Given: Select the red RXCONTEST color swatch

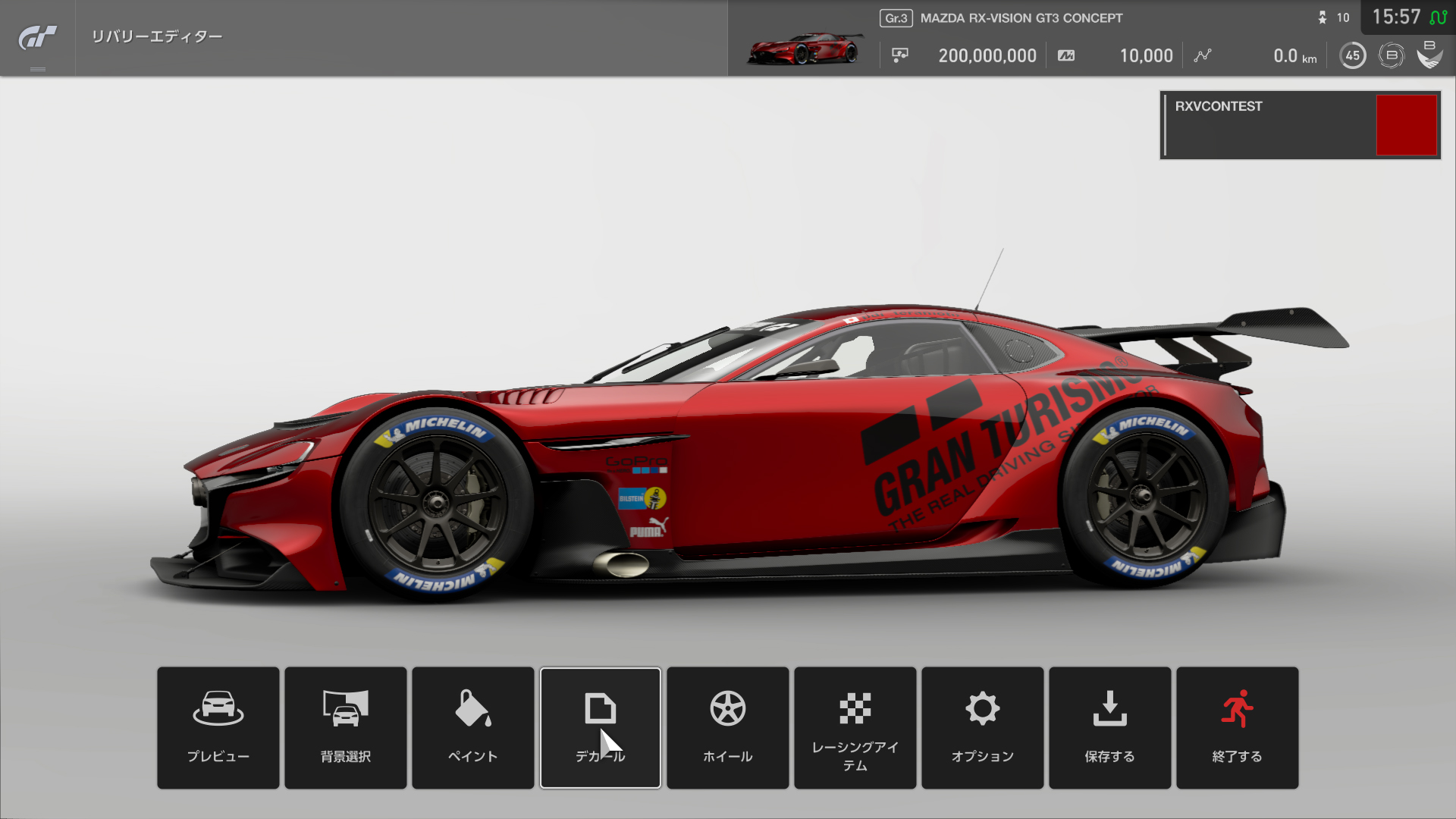Looking at the screenshot, I should point(1407,125).
